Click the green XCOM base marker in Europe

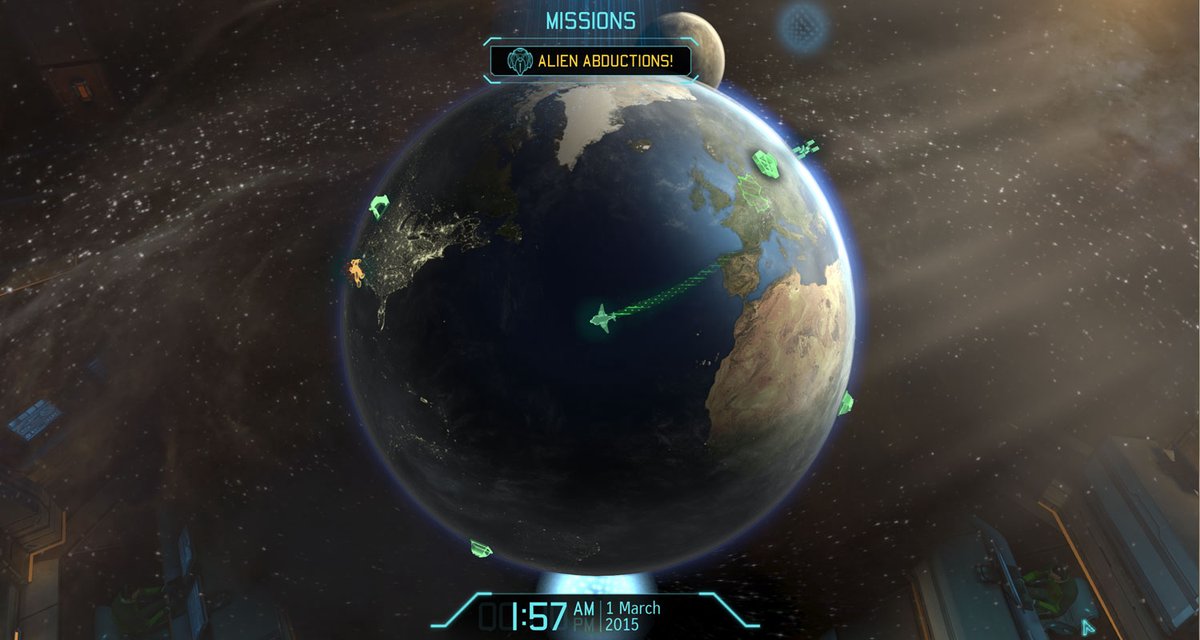[766, 164]
